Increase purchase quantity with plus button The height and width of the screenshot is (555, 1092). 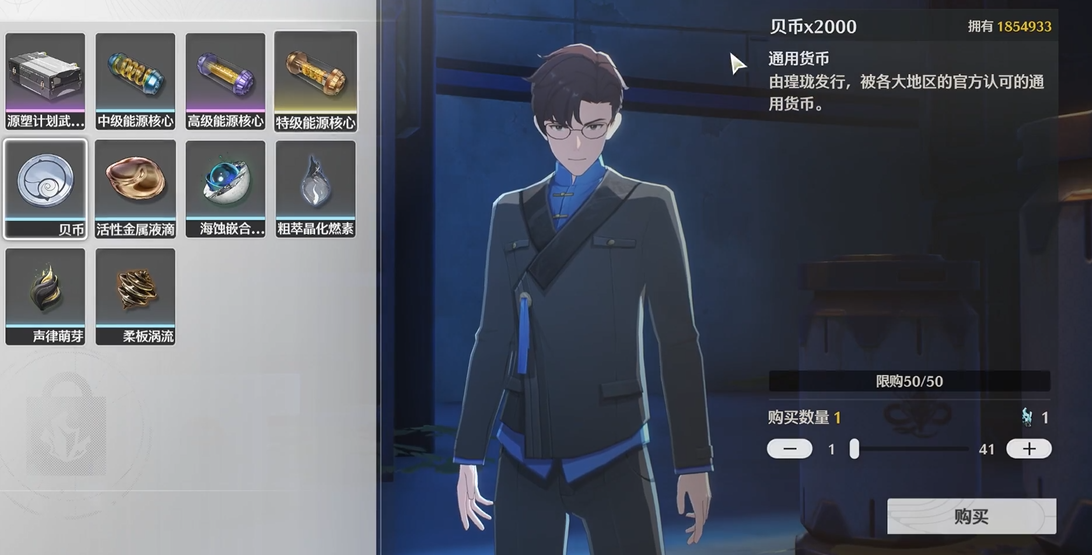click(1028, 449)
